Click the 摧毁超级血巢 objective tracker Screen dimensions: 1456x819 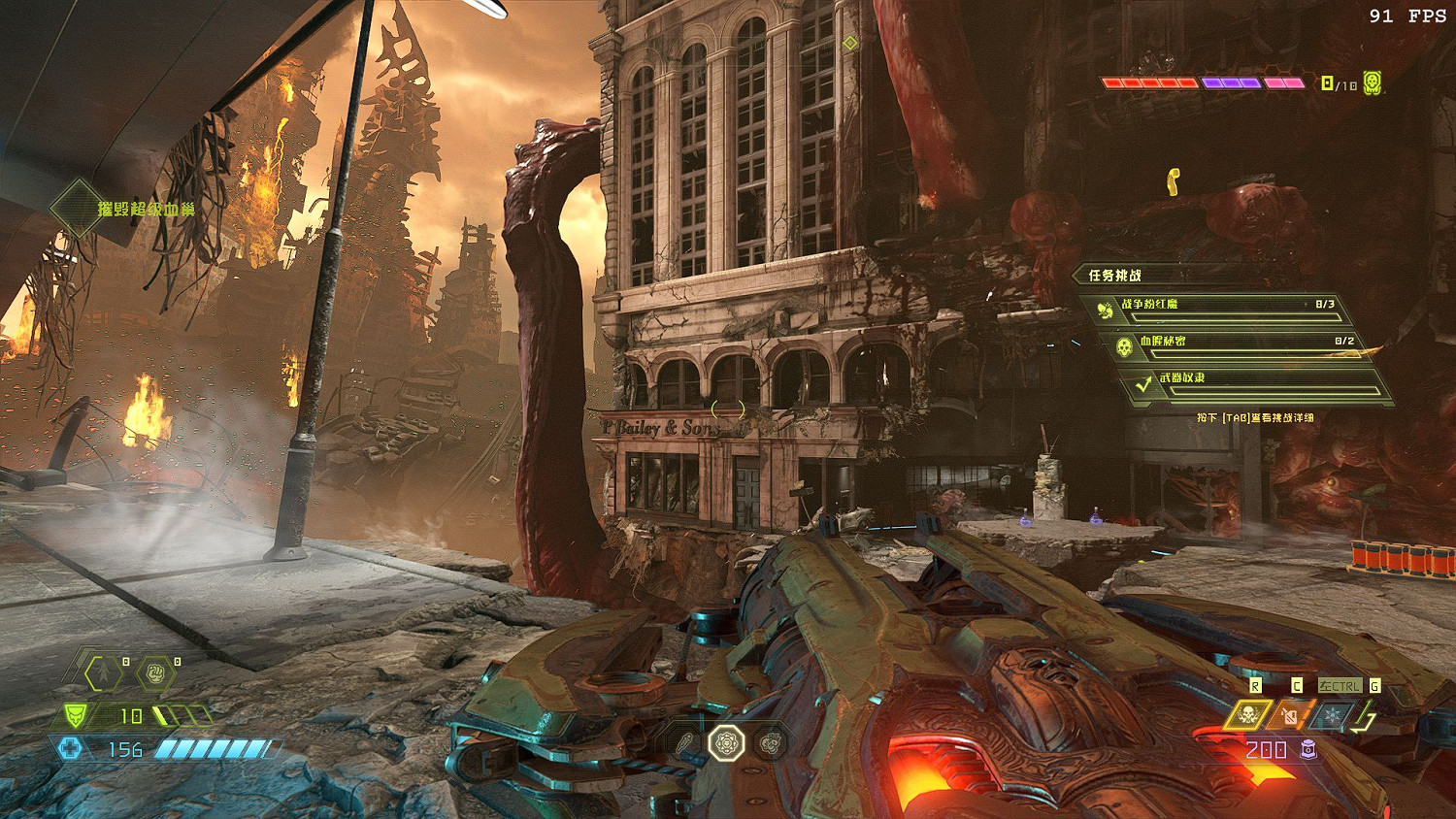(146, 209)
